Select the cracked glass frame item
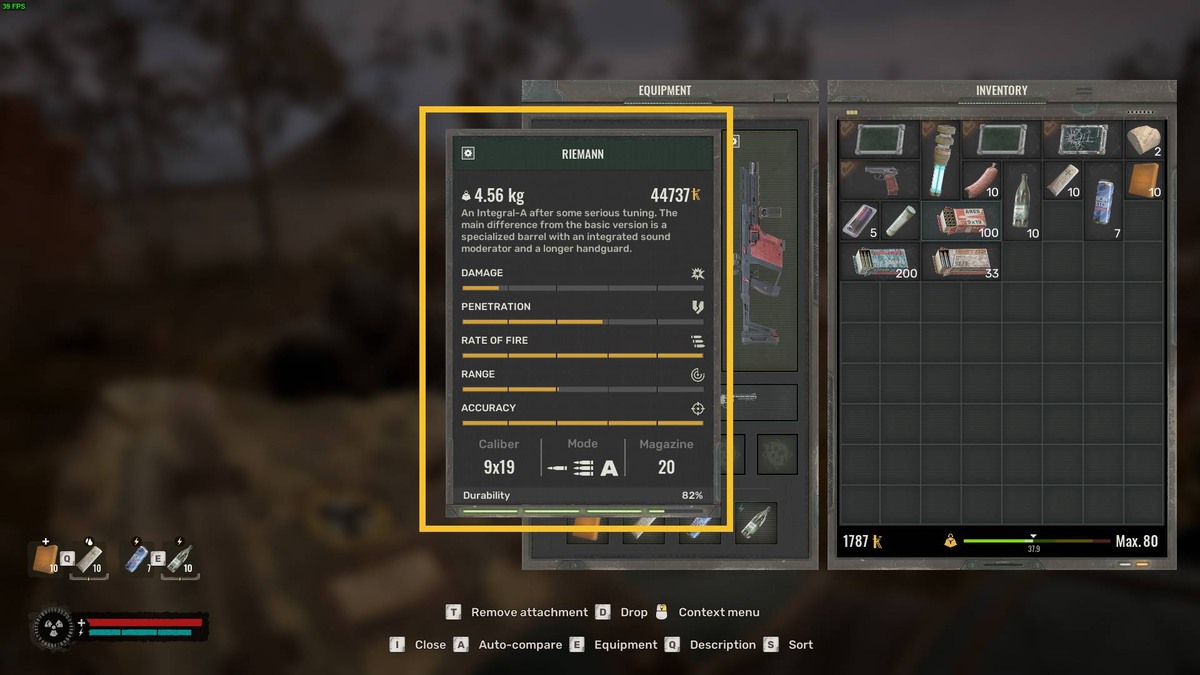This screenshot has height=675, width=1200. coord(1083,140)
